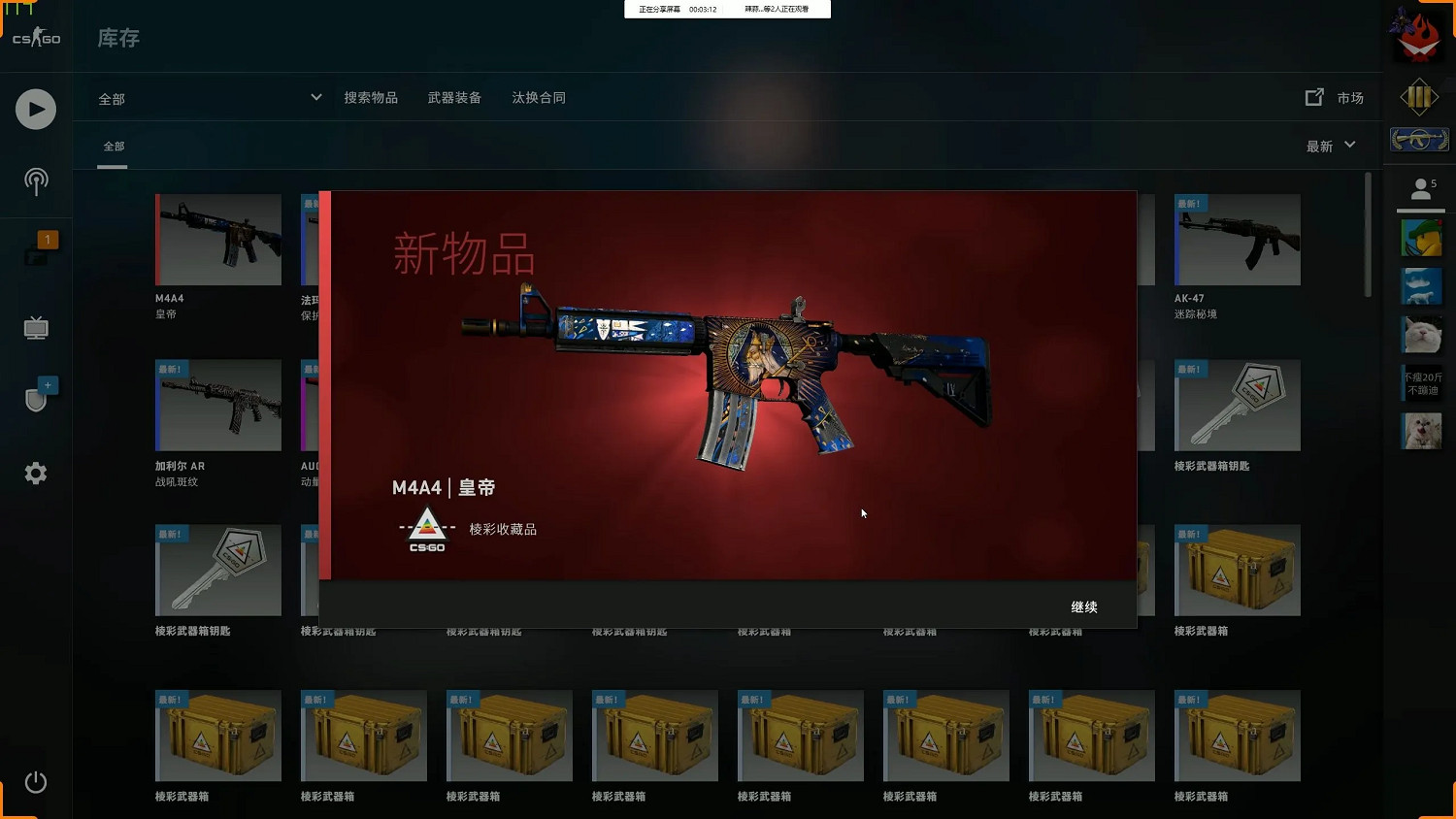1456x819 pixels.
Task: Click the power quit icon at bottom left
Action: 35,781
